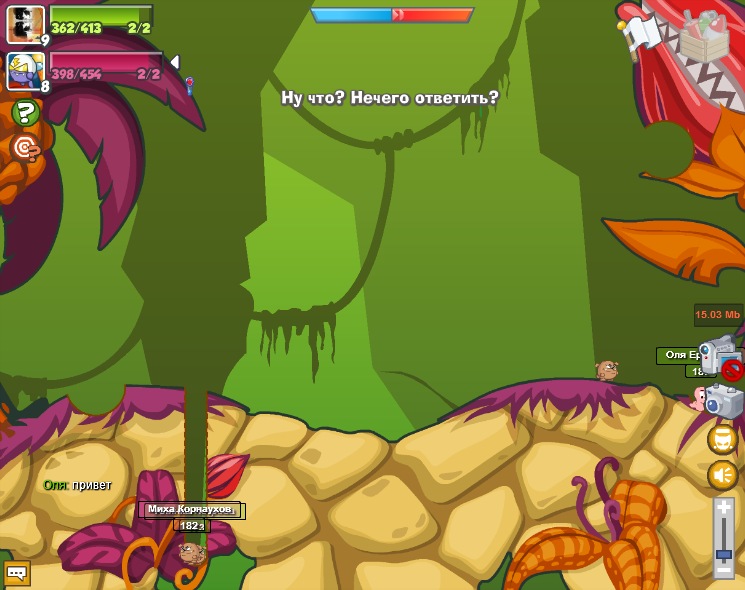
Task: Click the orange target hint button
Action: [24, 148]
